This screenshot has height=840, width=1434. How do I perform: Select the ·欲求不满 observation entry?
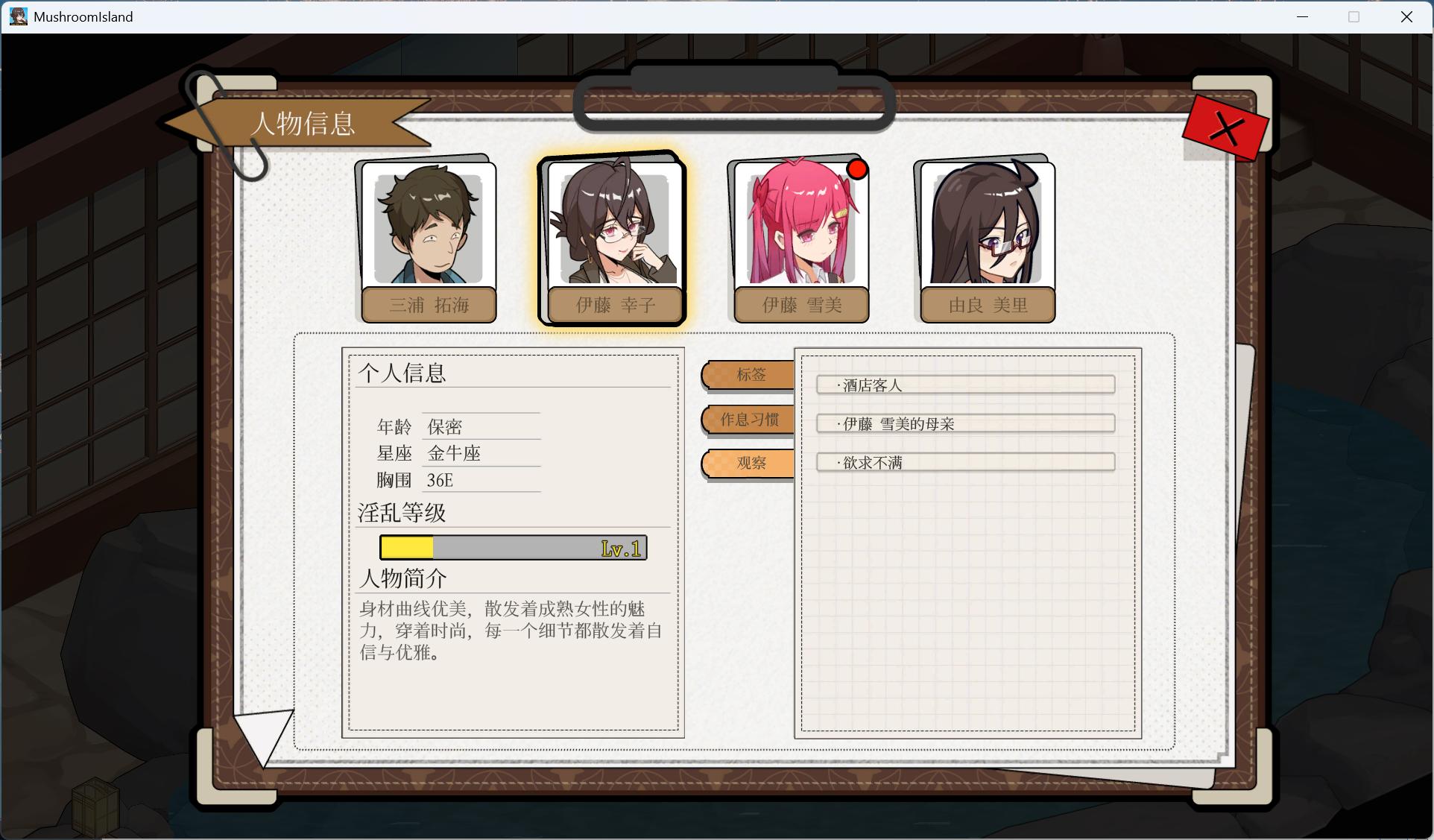click(x=964, y=462)
